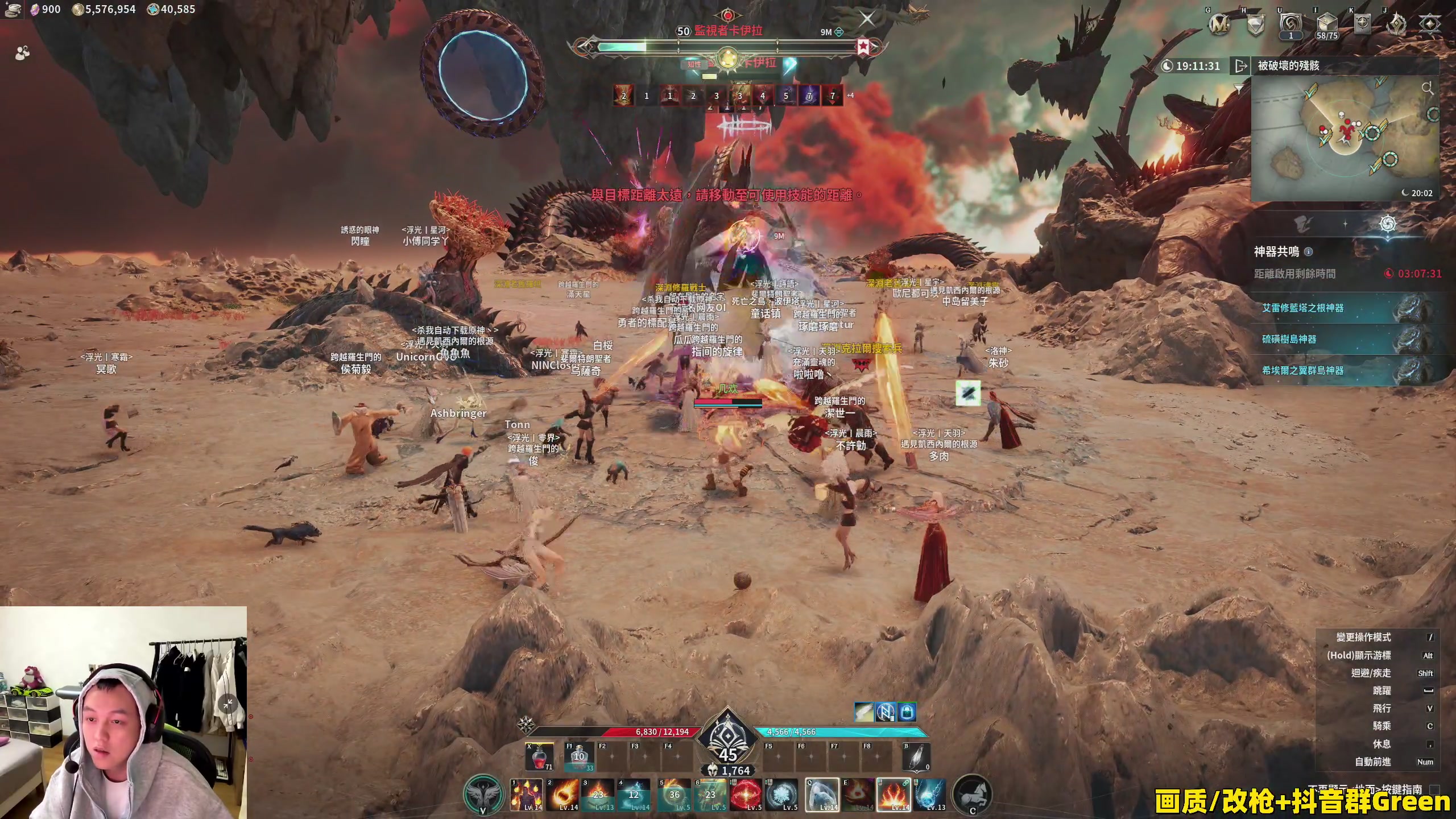Summon the horse mount button
Image resolution: width=1456 pixels, height=819 pixels.
click(972, 795)
